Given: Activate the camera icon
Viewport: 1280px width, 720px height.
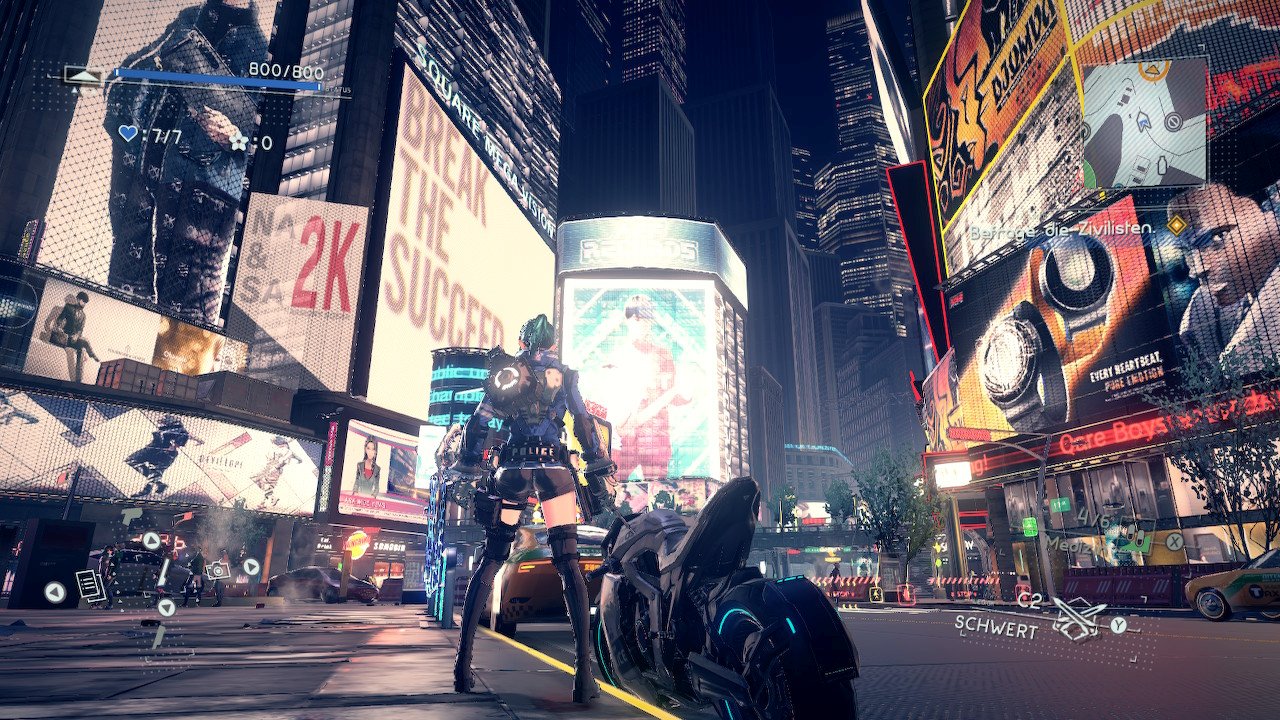Looking at the screenshot, I should pyautogui.click(x=217, y=570).
